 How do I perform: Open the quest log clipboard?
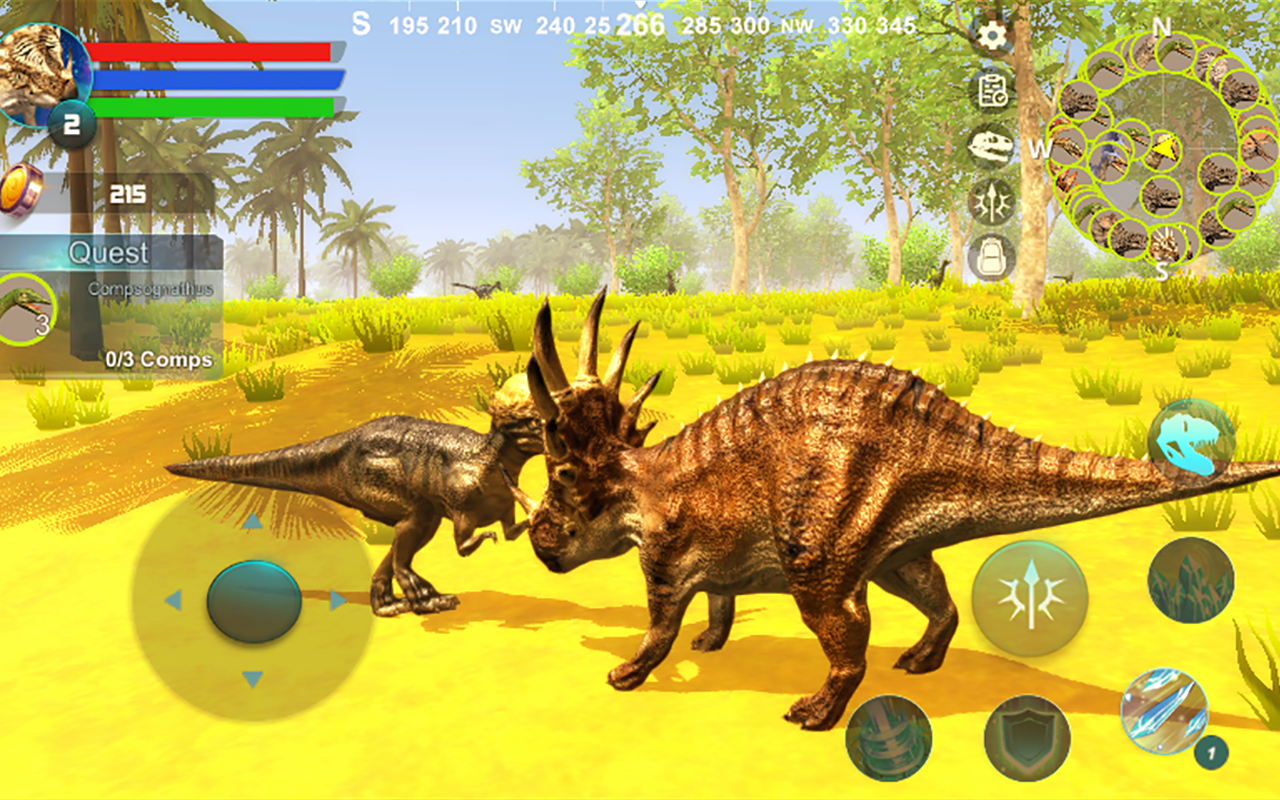point(990,90)
